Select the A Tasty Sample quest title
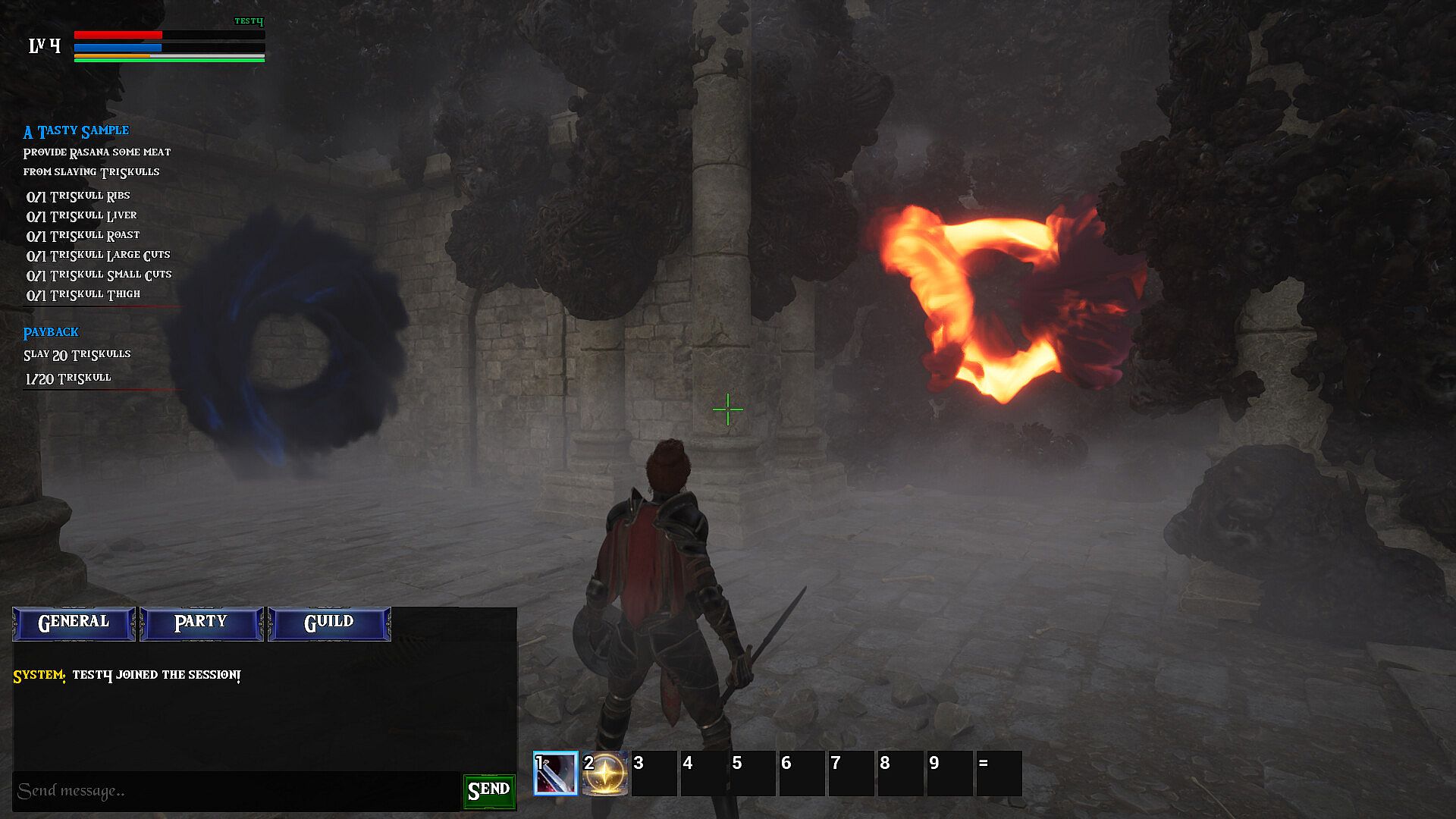Screen dimensions: 1456x819 [76, 131]
